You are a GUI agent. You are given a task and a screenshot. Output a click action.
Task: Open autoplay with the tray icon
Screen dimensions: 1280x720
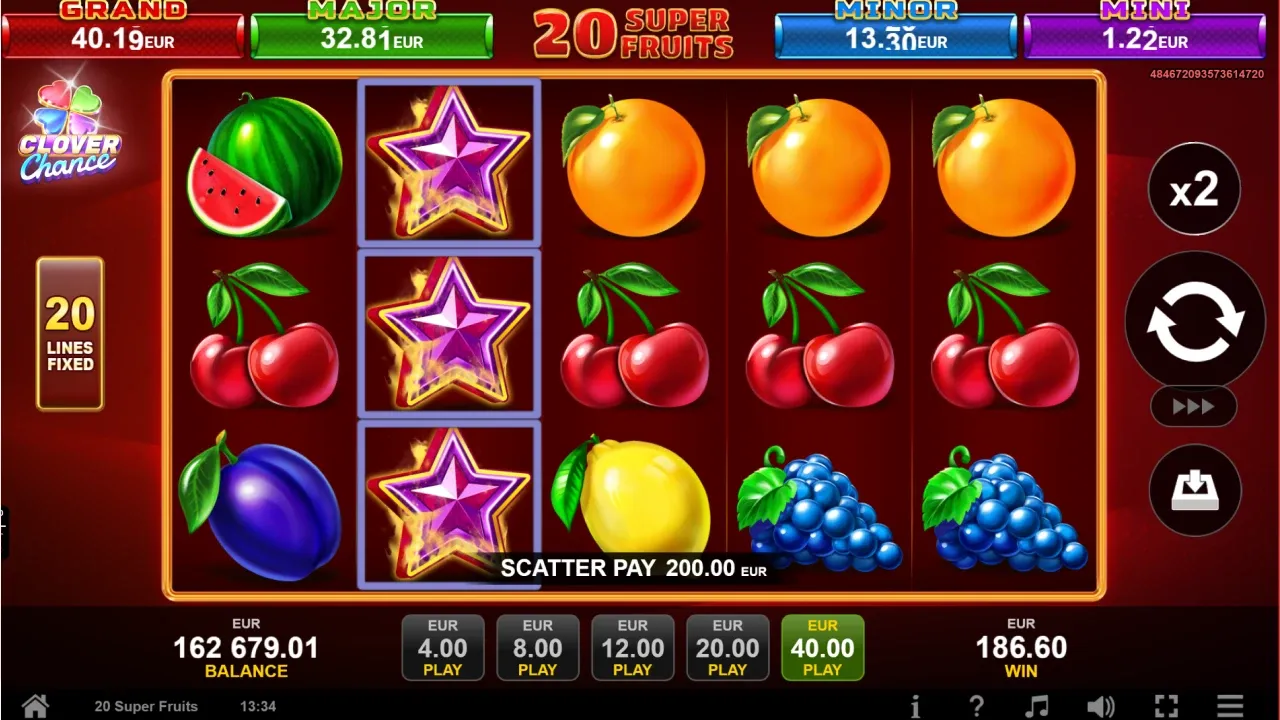1194,490
